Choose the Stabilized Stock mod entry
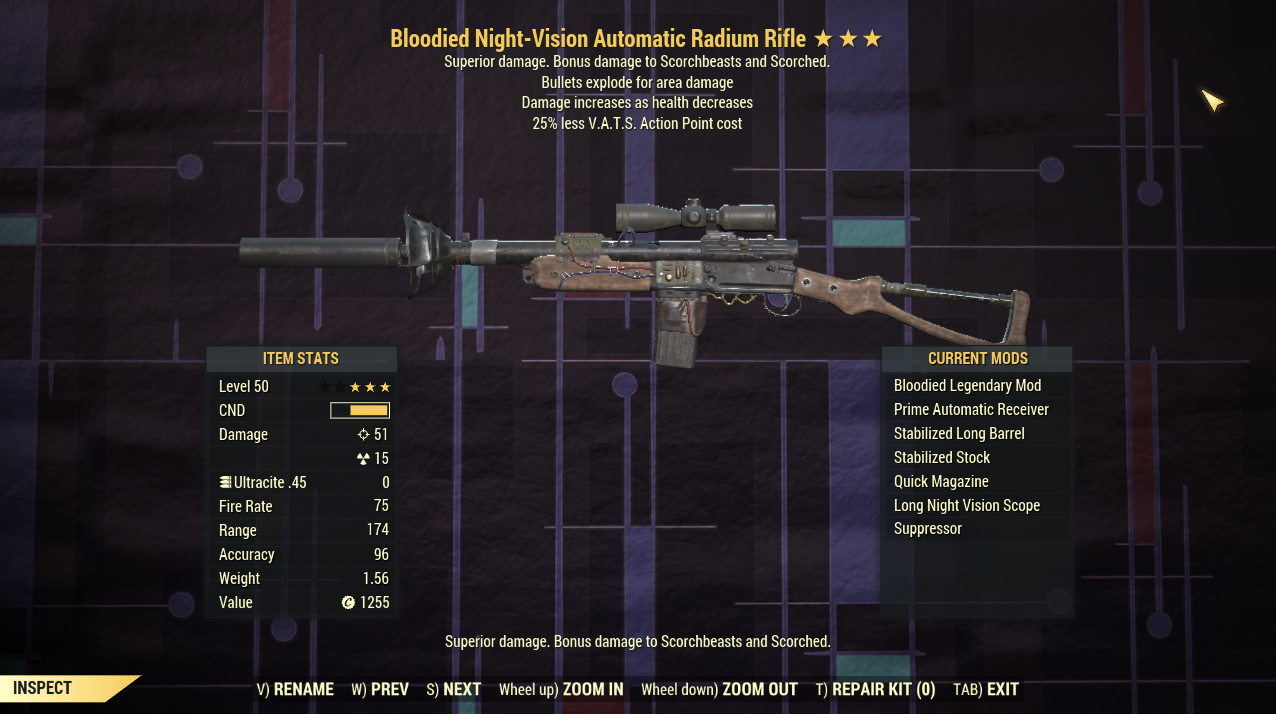Viewport: 1276px width, 714px height. 942,458
